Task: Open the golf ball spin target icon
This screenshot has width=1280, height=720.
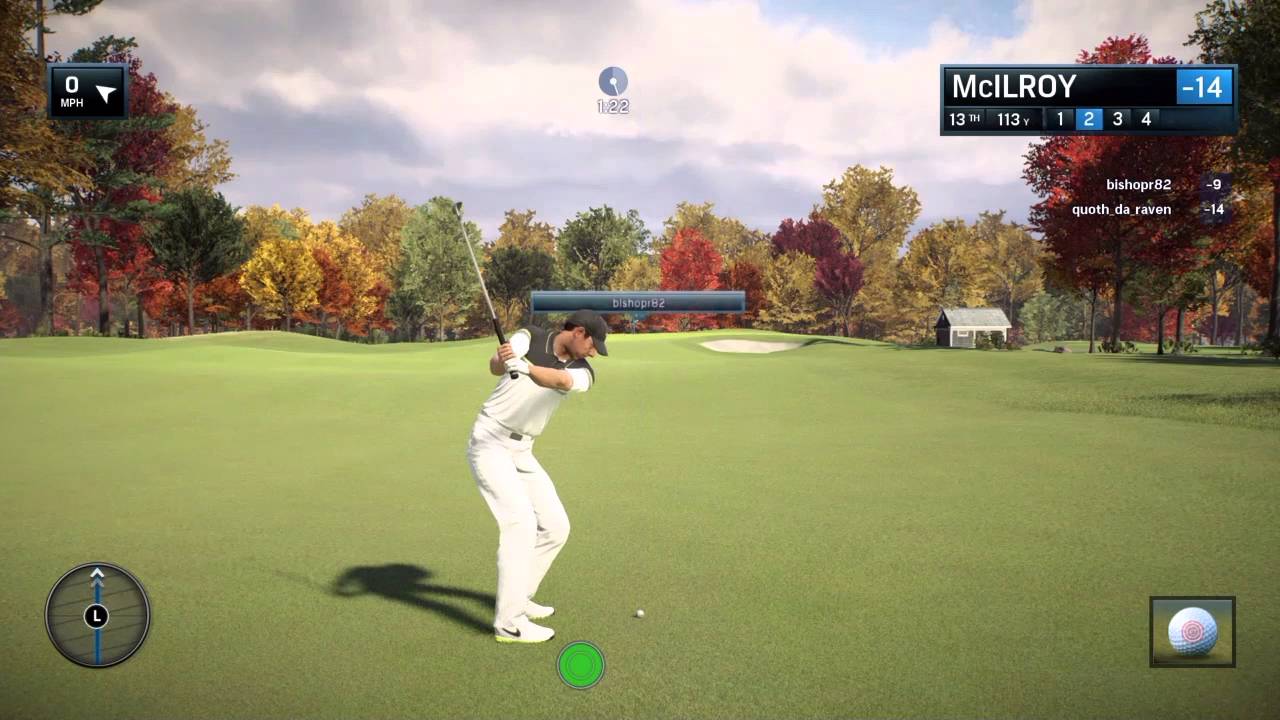Action: [1192, 632]
